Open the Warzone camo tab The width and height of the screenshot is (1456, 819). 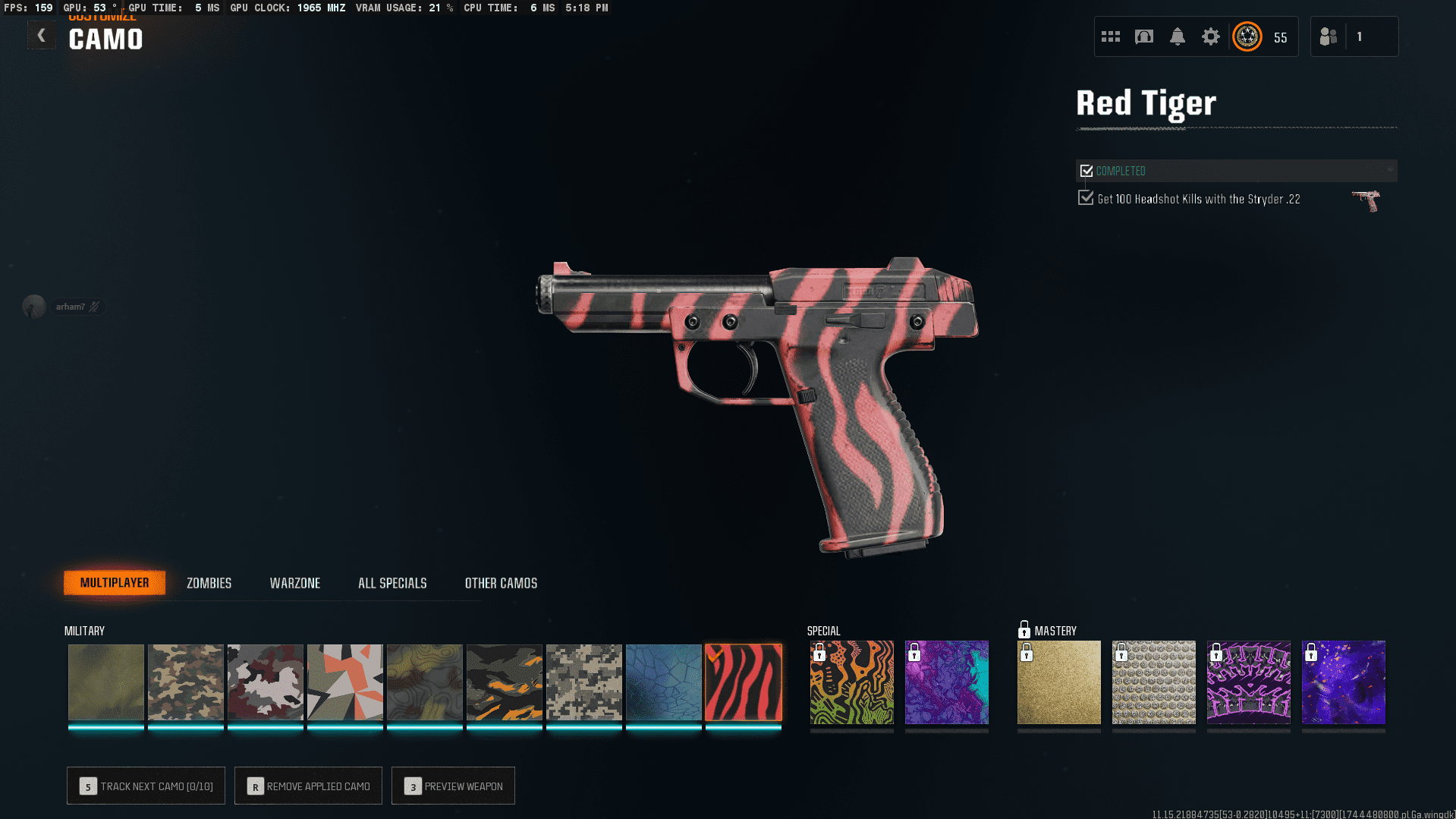(295, 583)
